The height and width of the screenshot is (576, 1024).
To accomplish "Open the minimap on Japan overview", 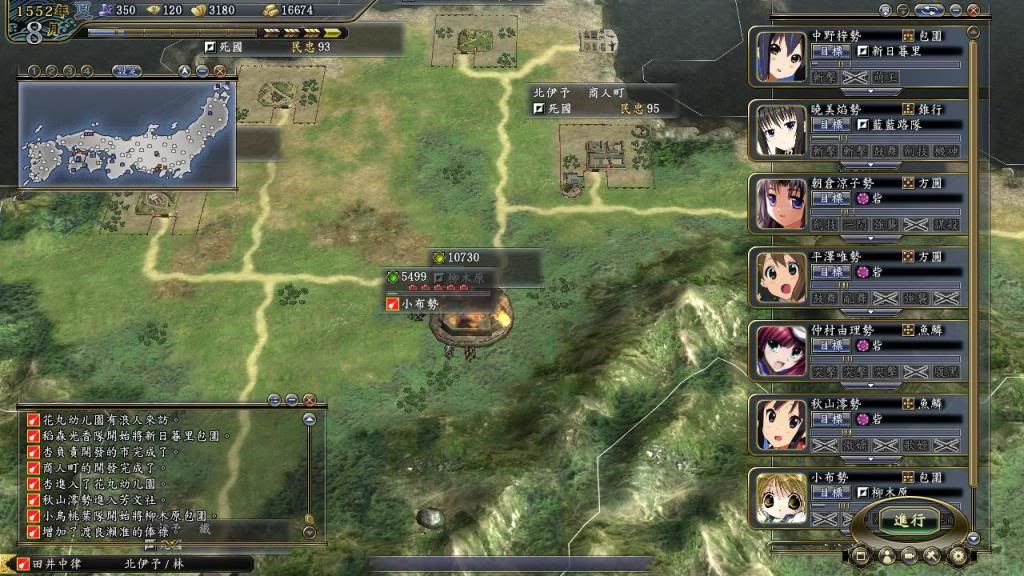I will coord(126,135).
